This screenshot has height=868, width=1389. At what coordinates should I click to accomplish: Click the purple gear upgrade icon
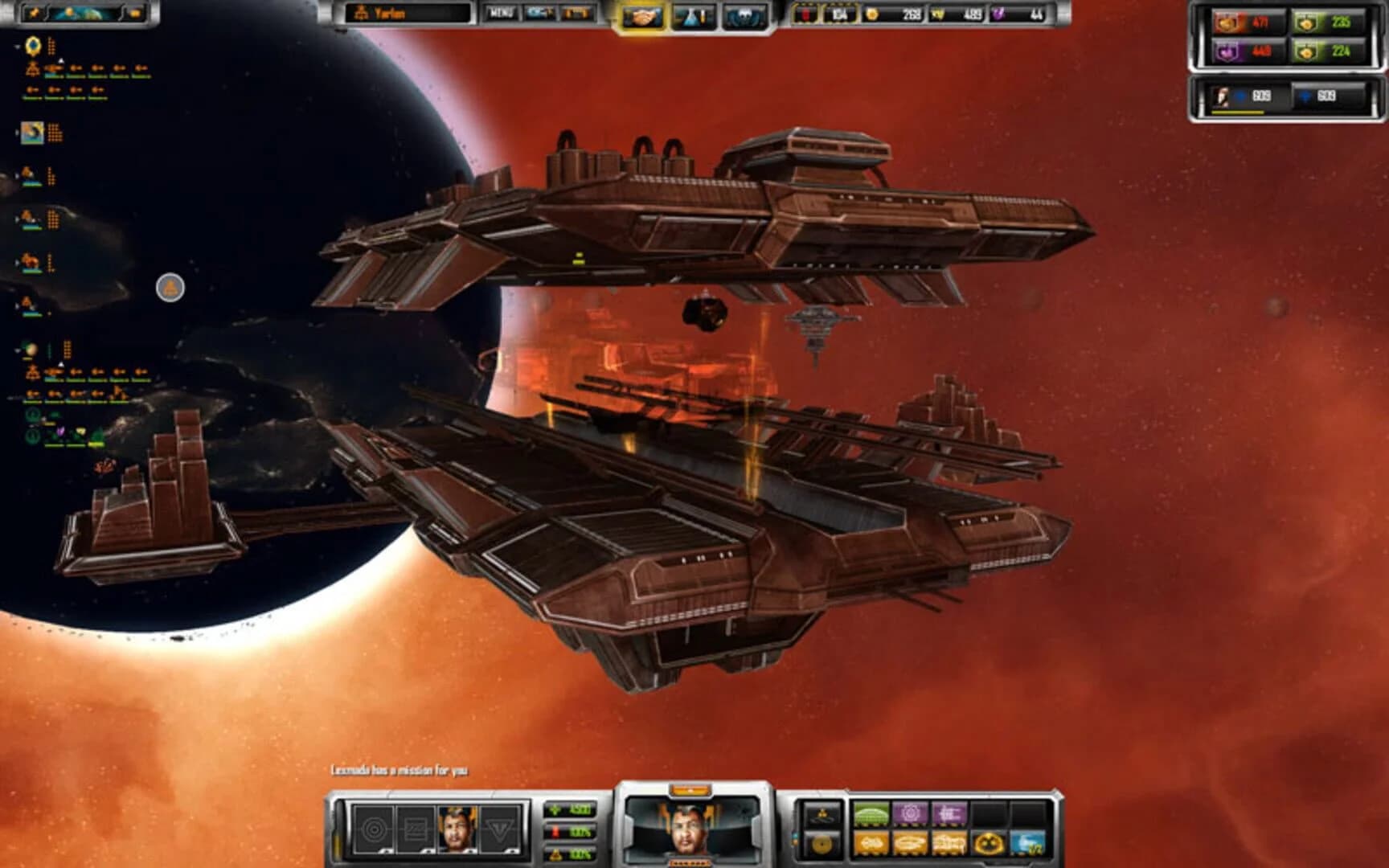click(x=912, y=813)
